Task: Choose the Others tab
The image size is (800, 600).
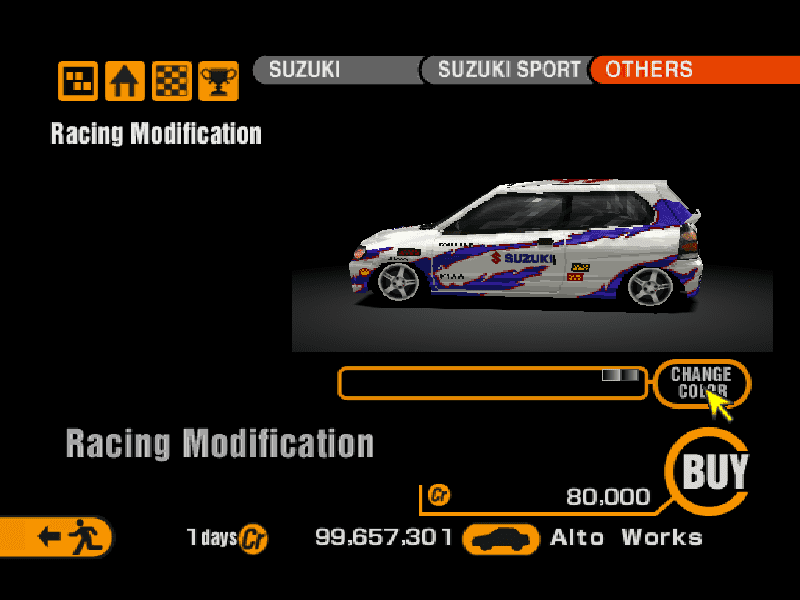Action: pyautogui.click(x=690, y=70)
